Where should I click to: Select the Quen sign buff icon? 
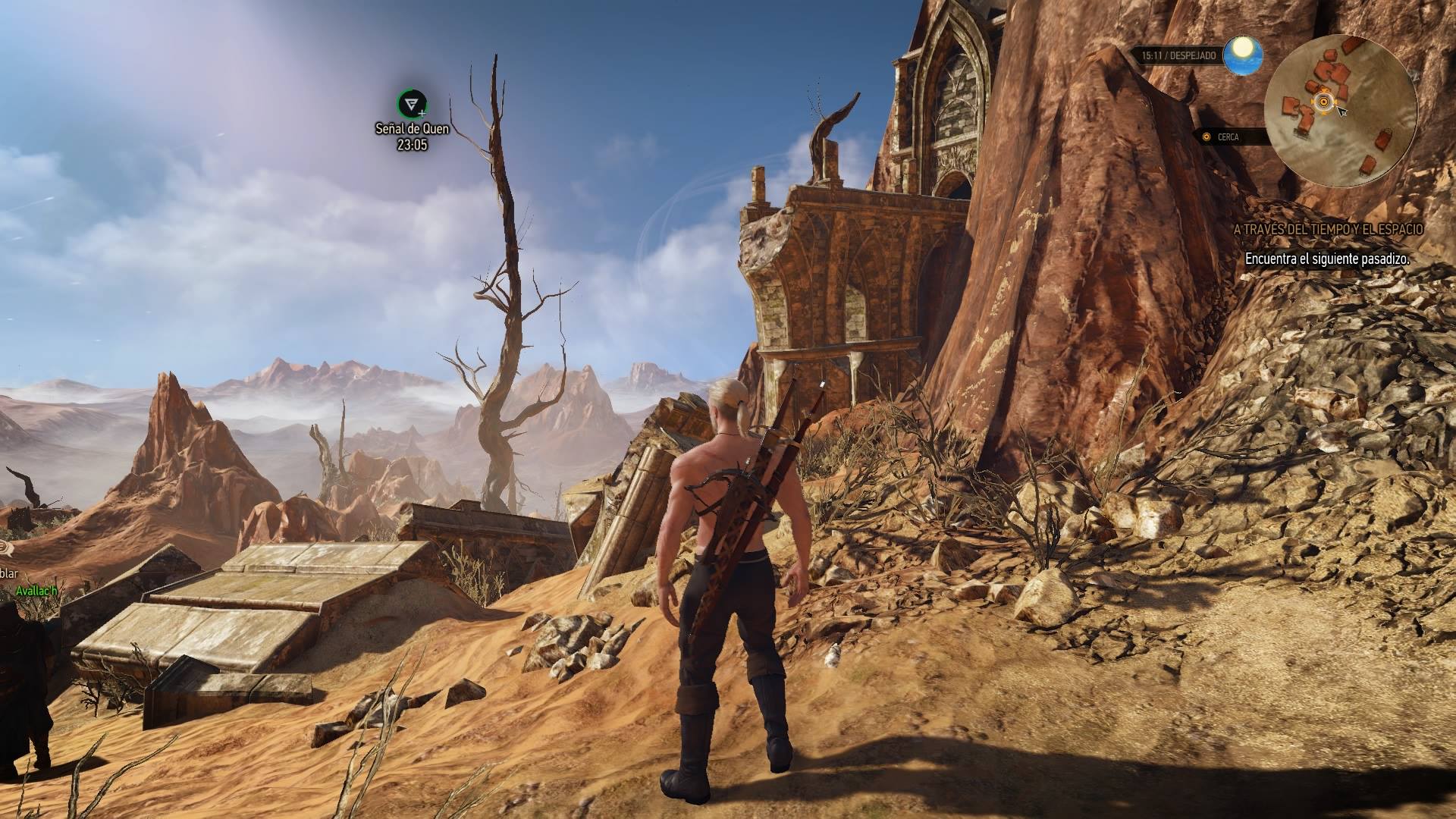coord(412,104)
